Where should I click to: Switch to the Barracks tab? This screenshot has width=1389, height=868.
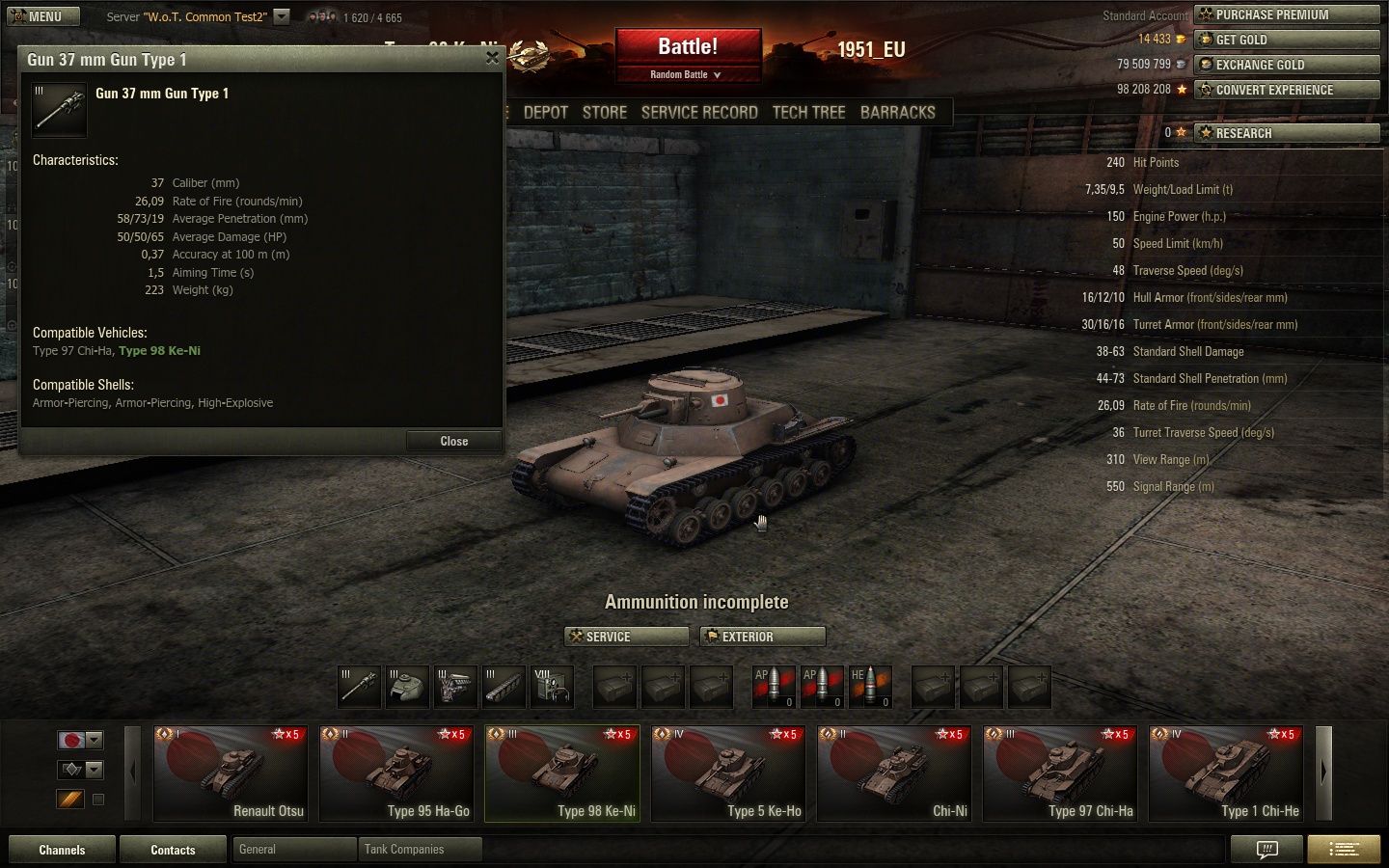[897, 112]
